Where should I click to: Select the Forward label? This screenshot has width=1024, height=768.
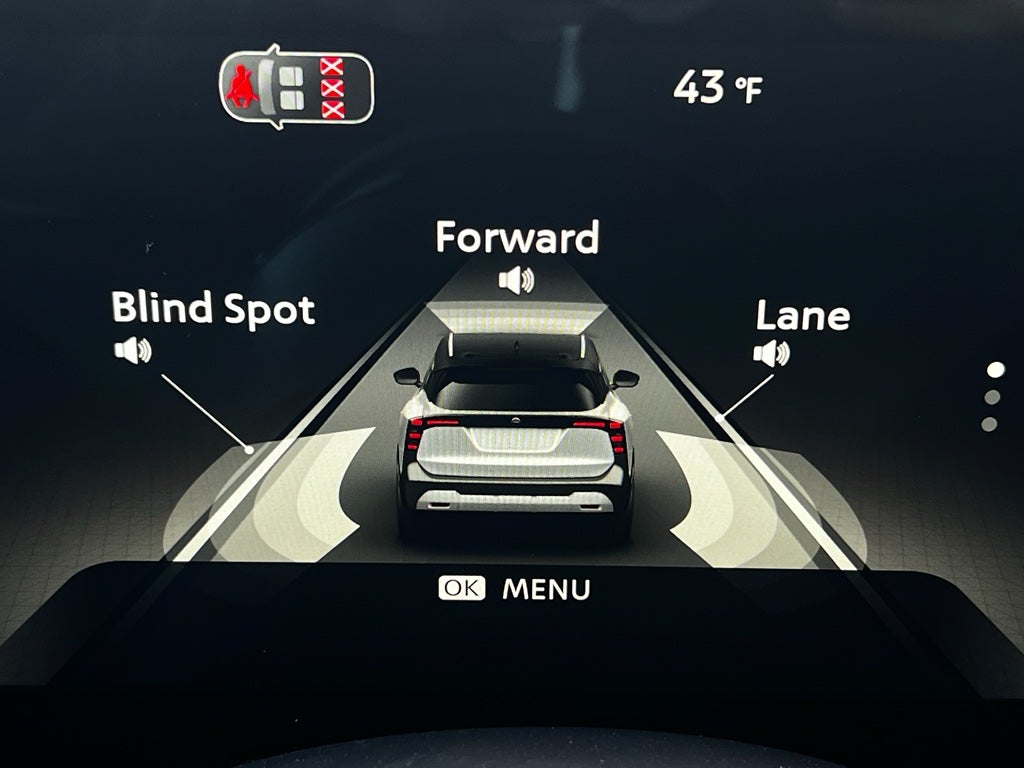tap(517, 238)
